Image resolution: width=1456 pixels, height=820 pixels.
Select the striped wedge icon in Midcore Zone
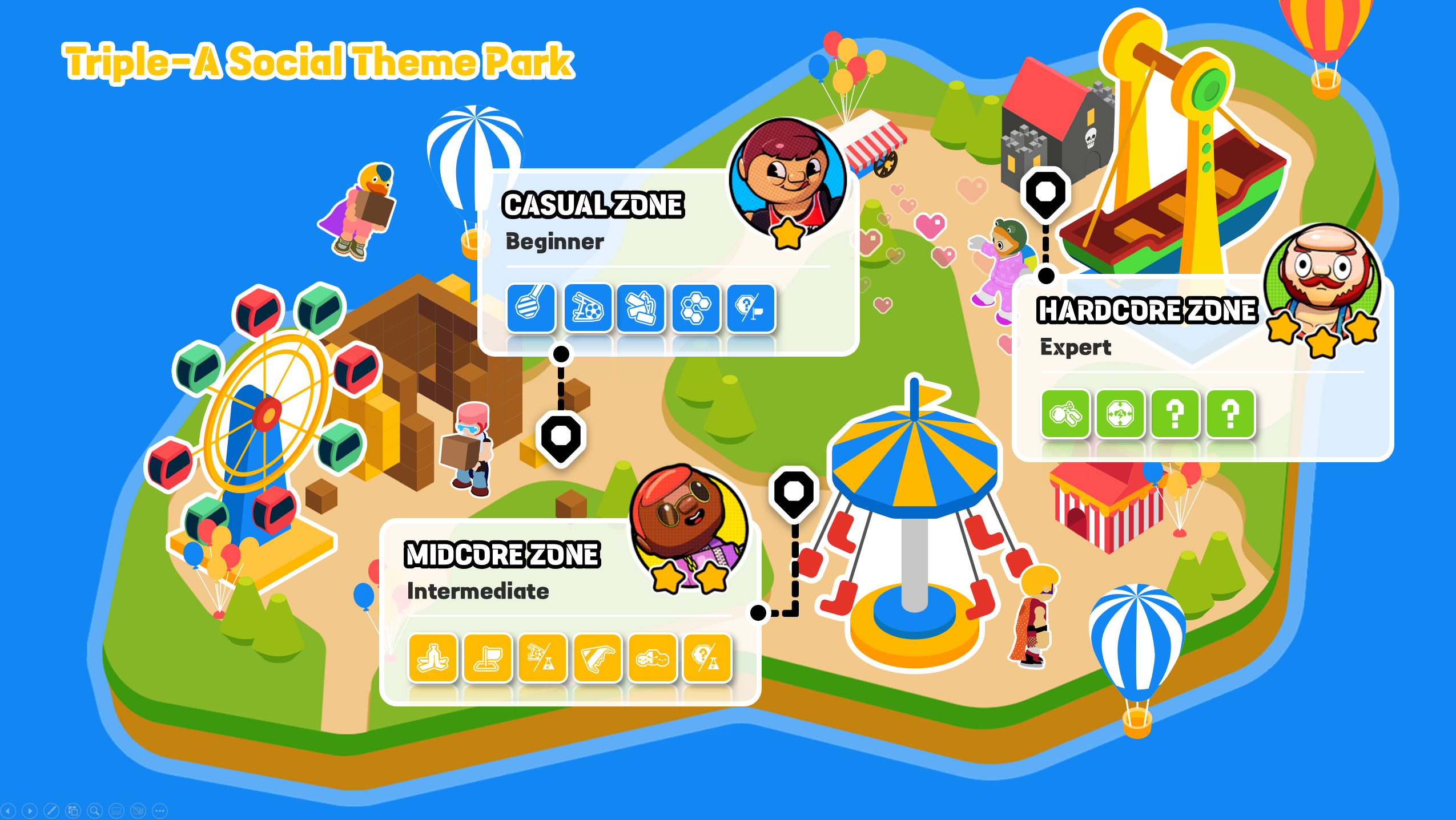click(x=597, y=658)
